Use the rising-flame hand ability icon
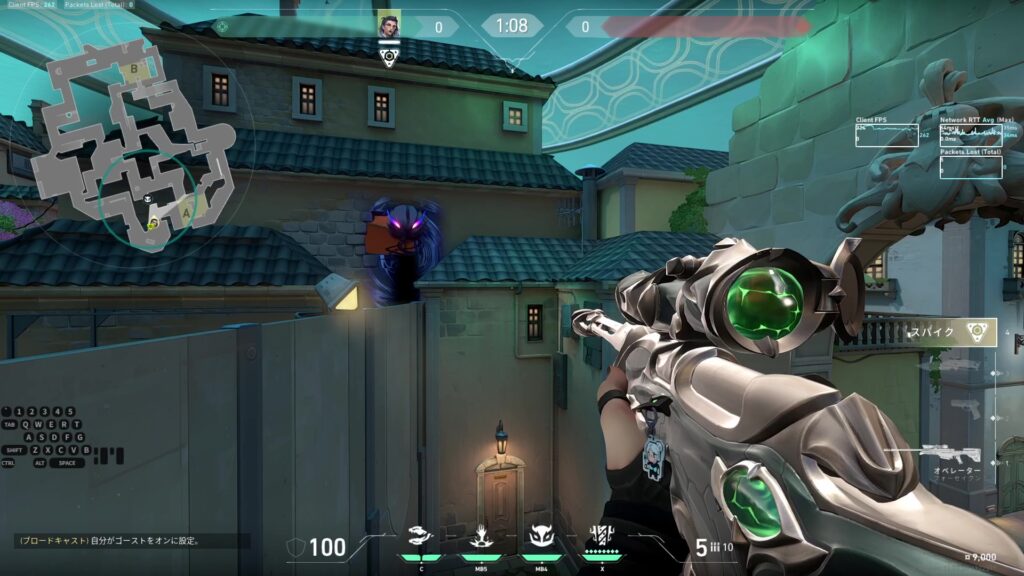Screen dimensions: 1024x576 click(x=481, y=539)
